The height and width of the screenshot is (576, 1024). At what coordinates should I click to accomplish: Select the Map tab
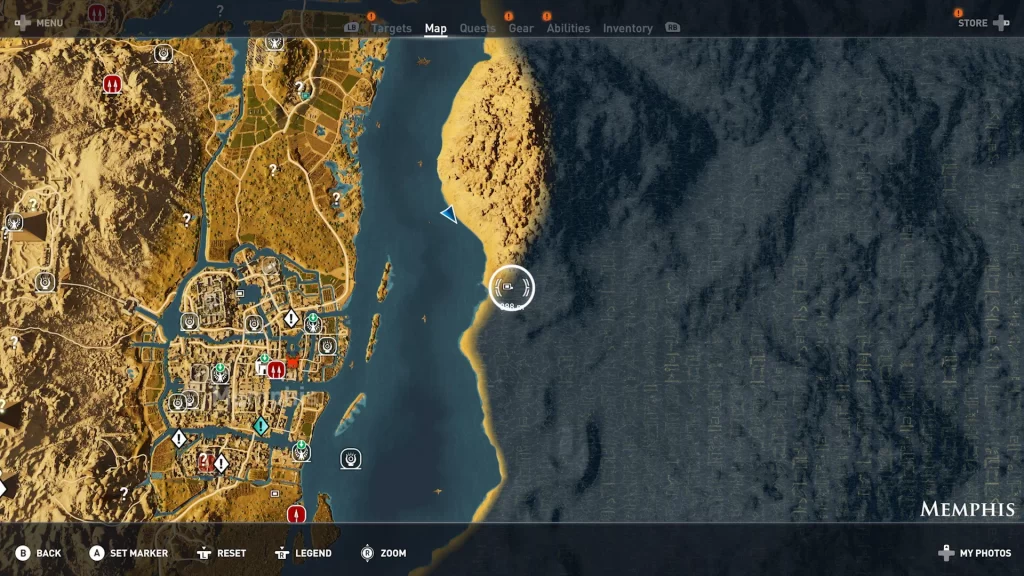click(x=436, y=28)
